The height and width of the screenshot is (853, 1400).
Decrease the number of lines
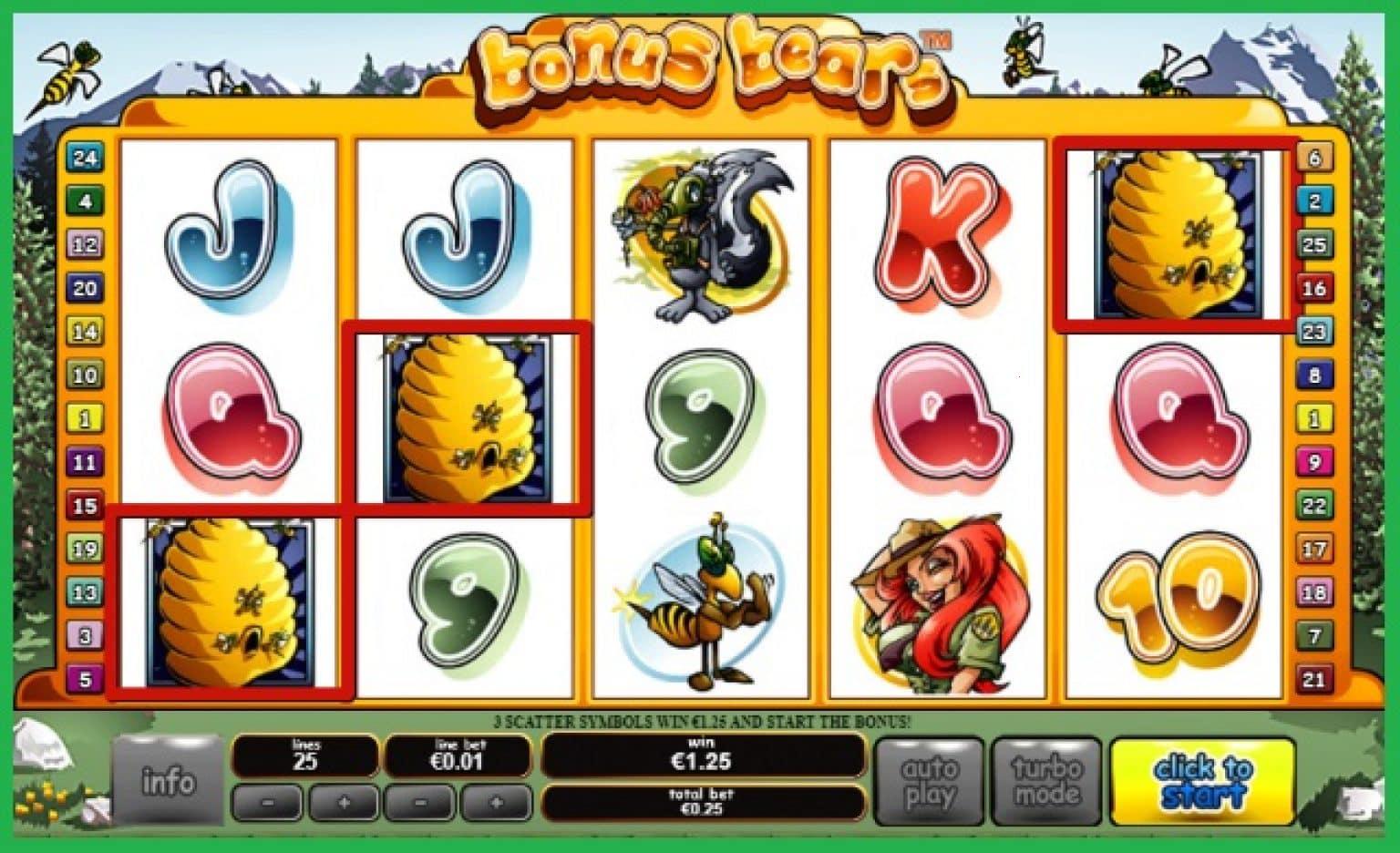tap(269, 804)
